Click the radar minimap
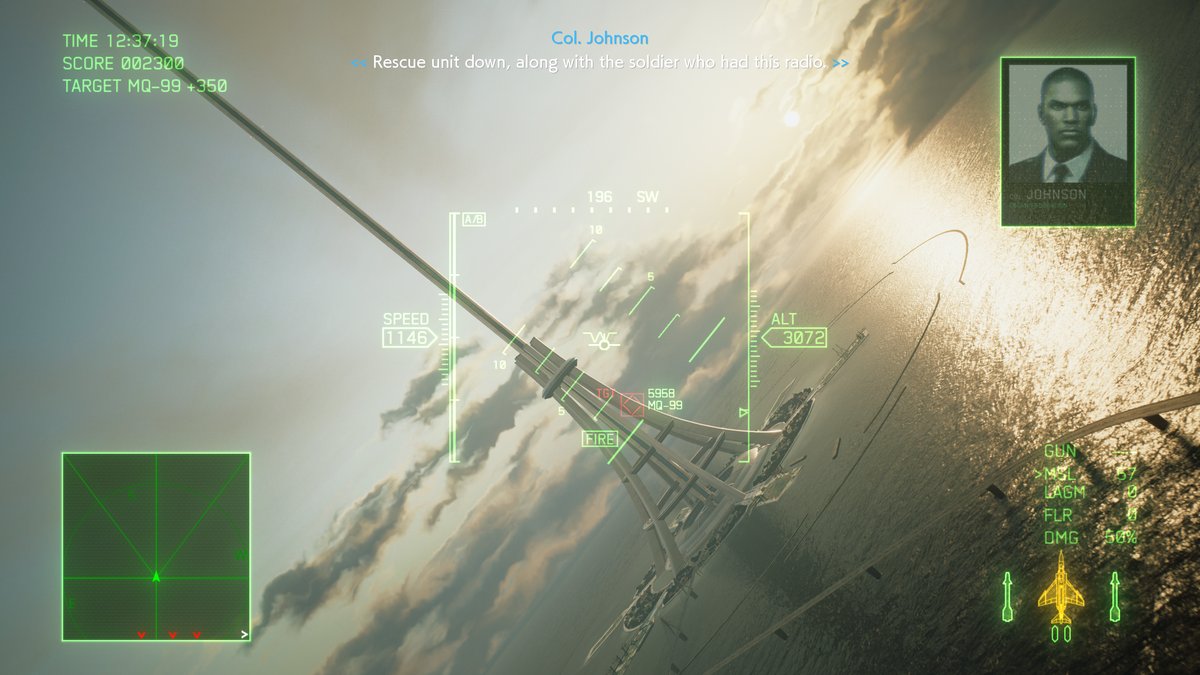 [x=156, y=546]
